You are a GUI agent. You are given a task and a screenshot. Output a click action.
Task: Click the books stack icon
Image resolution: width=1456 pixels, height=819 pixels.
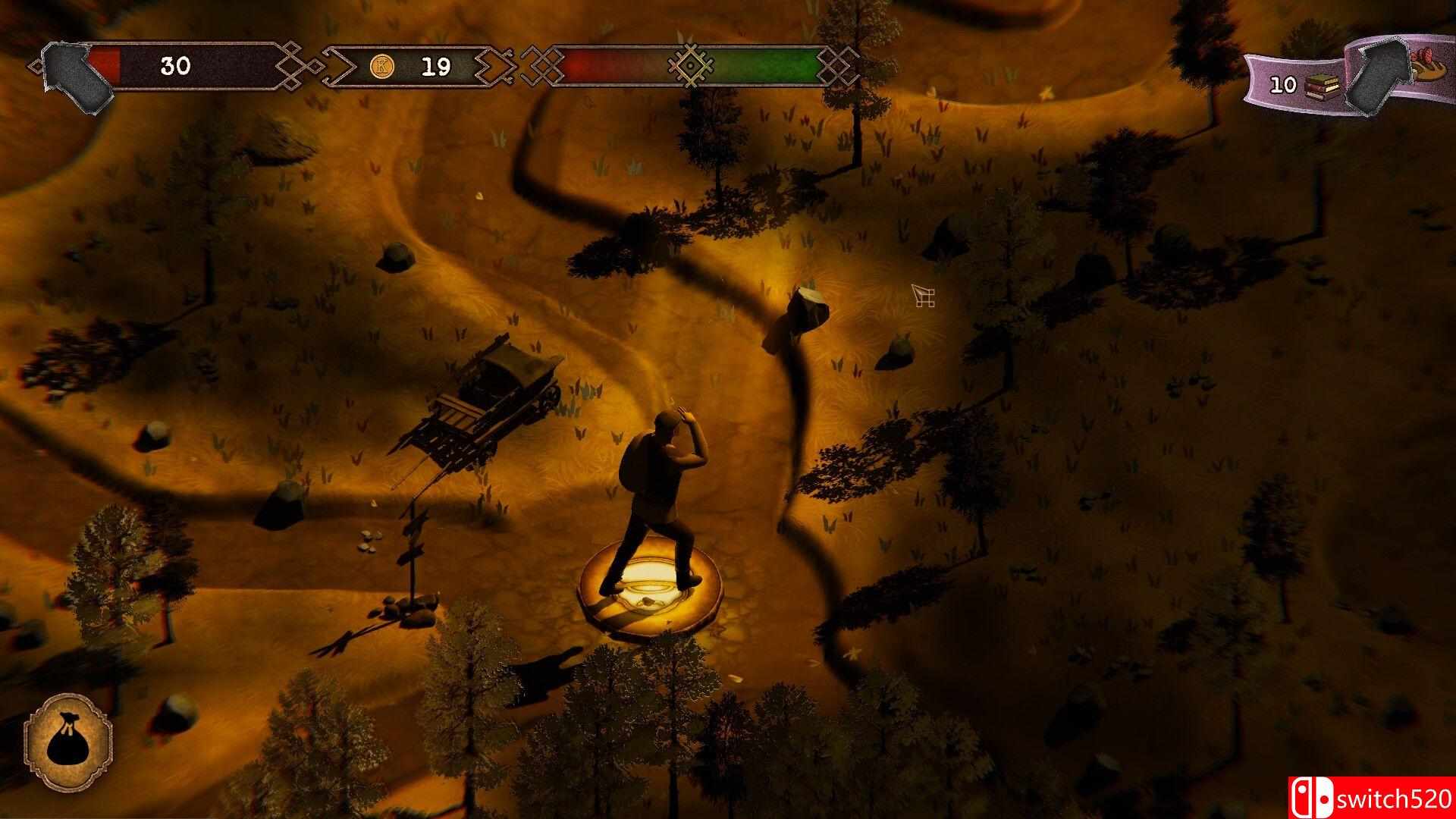[x=1320, y=85]
